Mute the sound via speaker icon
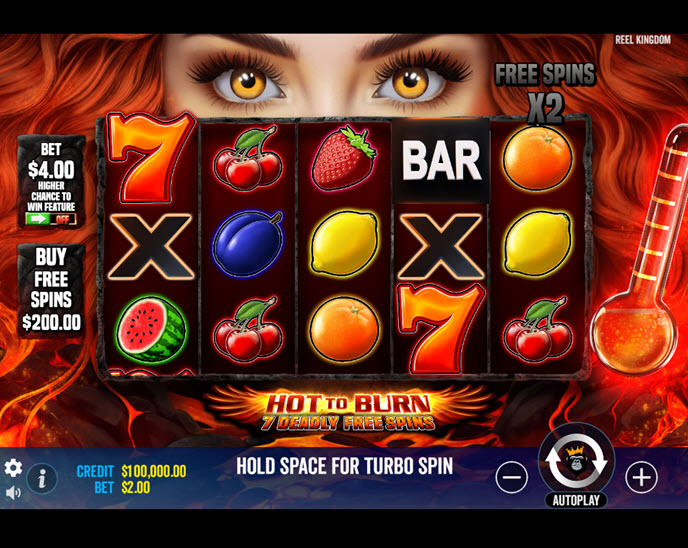 coord(13,492)
